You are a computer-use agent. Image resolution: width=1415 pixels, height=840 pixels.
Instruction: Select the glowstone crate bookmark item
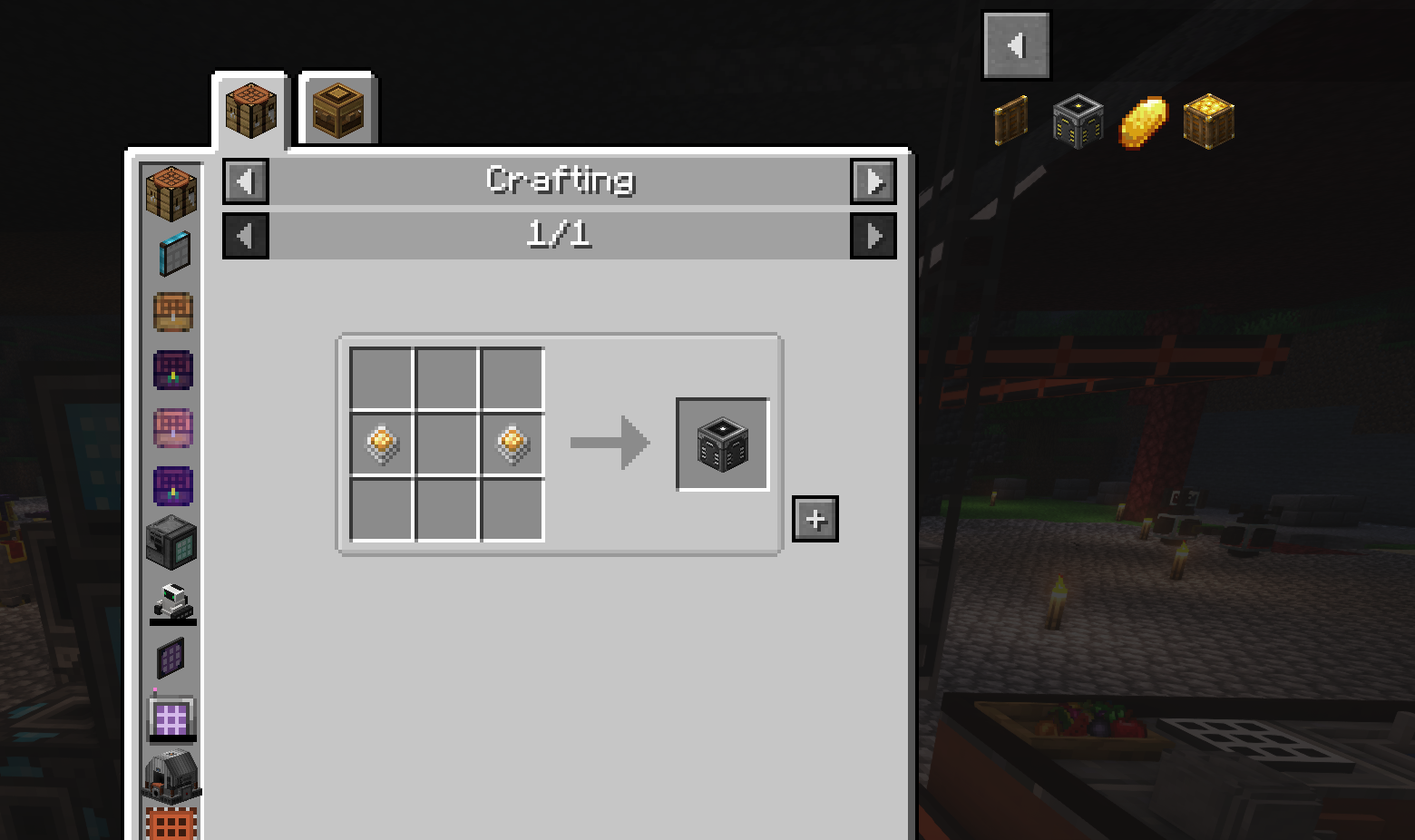click(1207, 120)
